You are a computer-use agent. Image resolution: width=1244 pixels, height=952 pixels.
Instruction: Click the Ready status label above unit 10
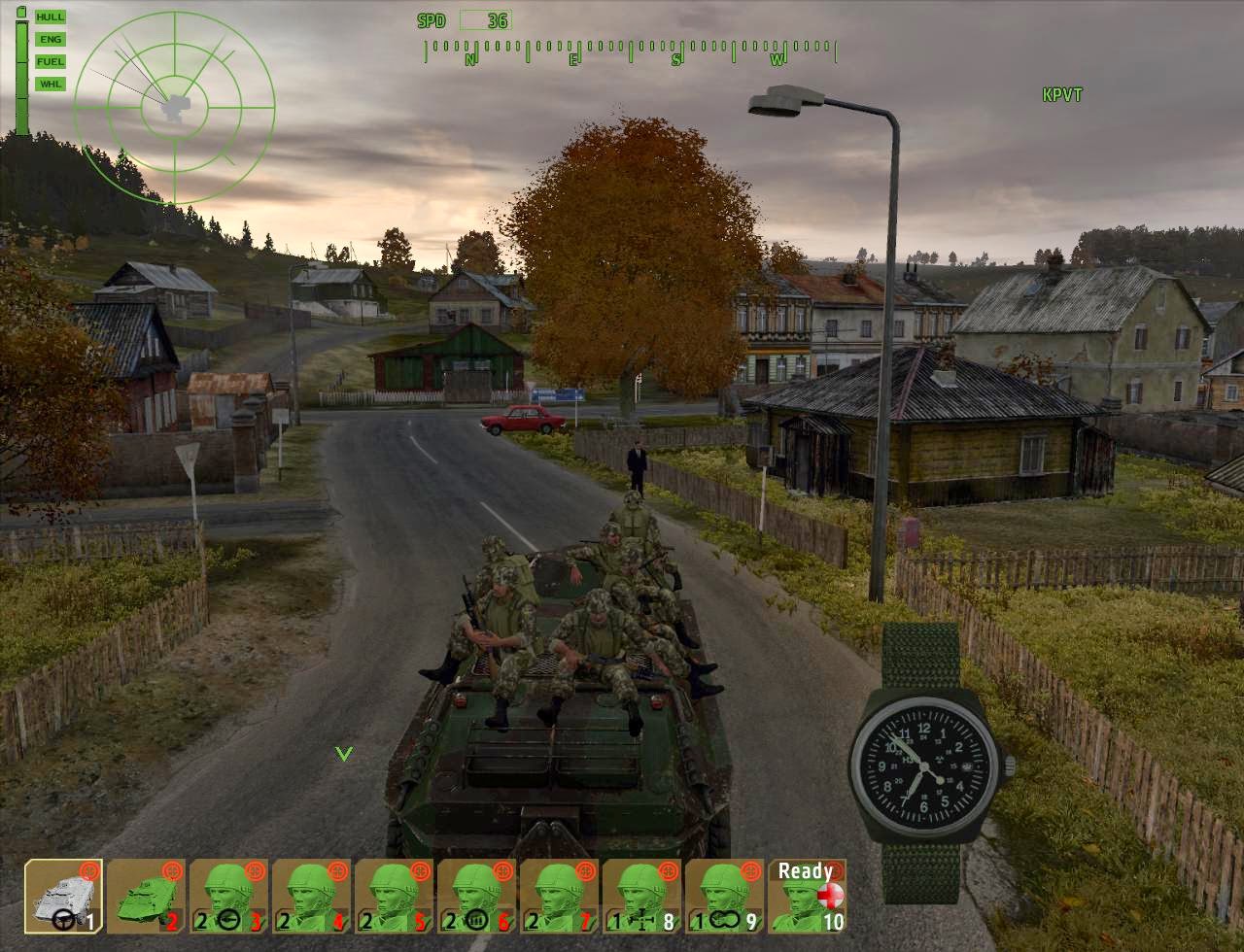click(806, 871)
